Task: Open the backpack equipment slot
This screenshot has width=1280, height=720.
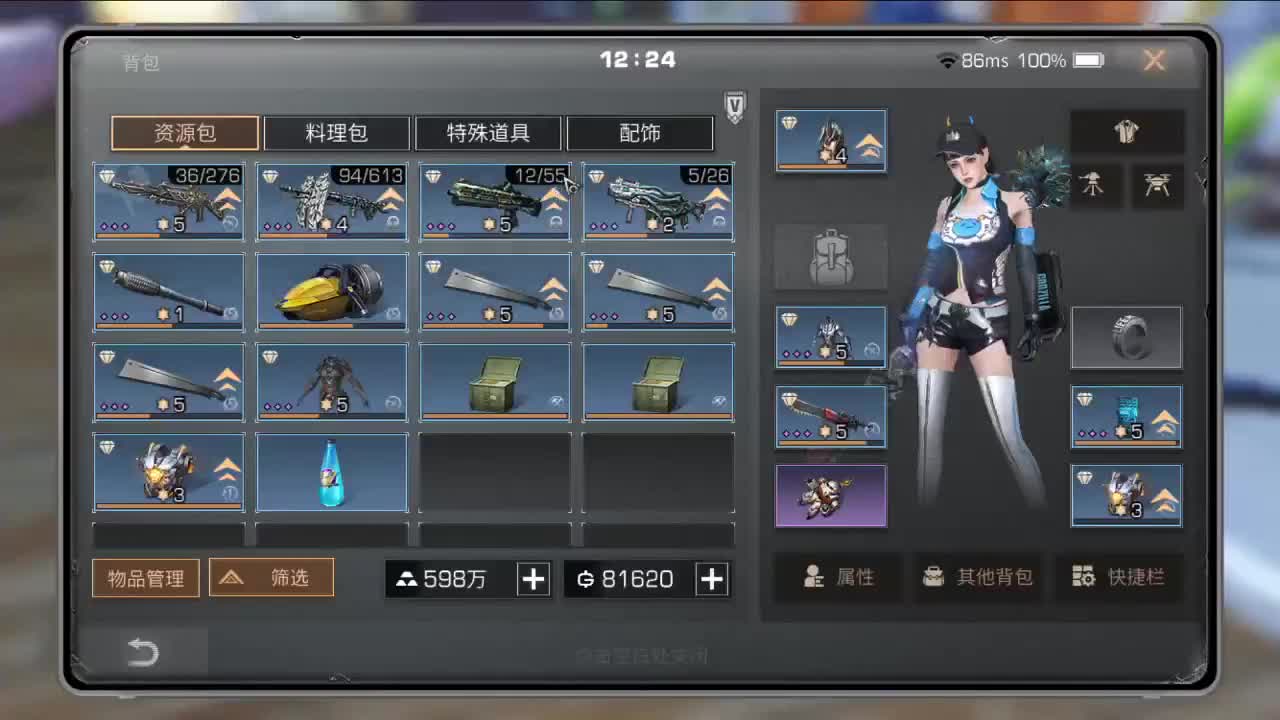Action: (830, 257)
